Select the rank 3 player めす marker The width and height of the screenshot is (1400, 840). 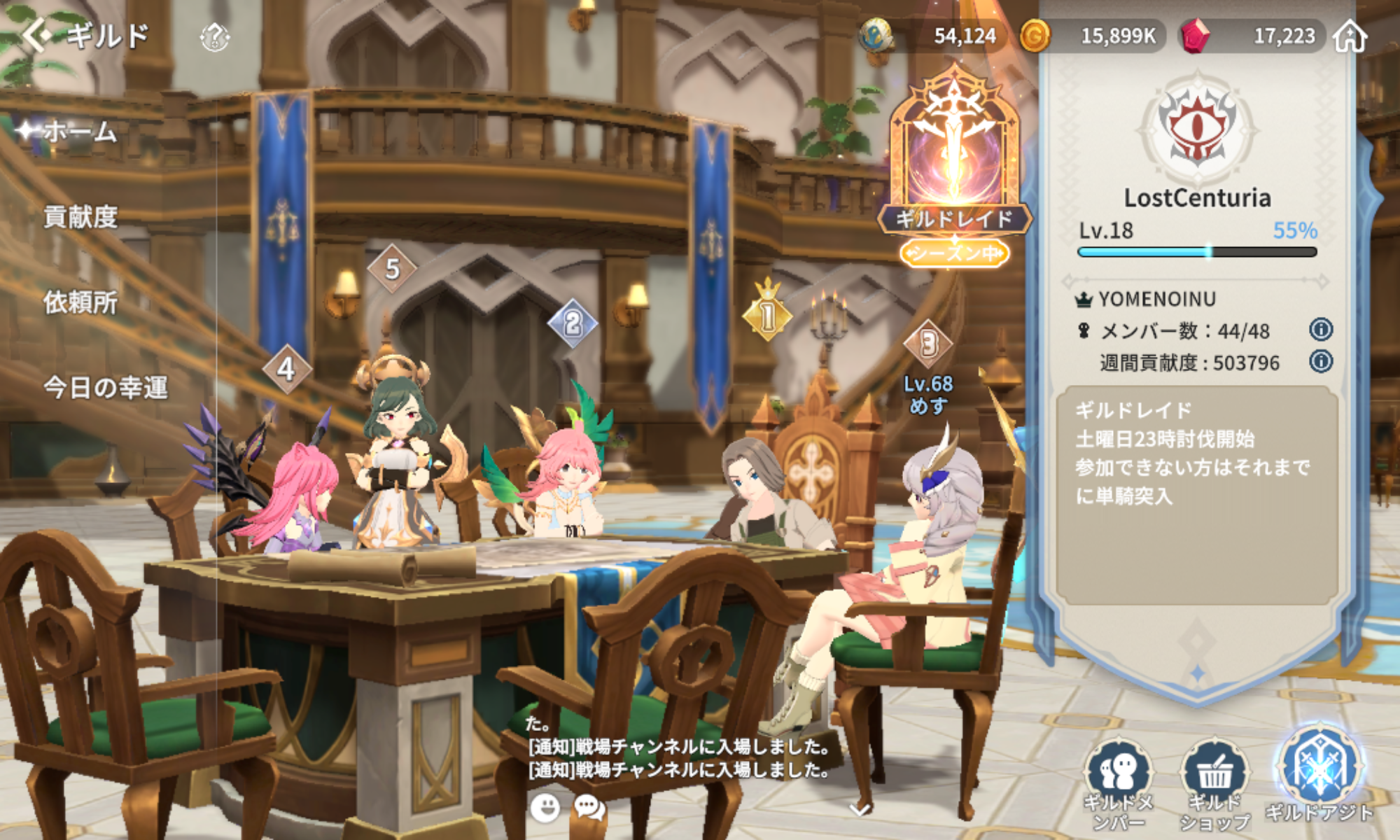point(928,344)
